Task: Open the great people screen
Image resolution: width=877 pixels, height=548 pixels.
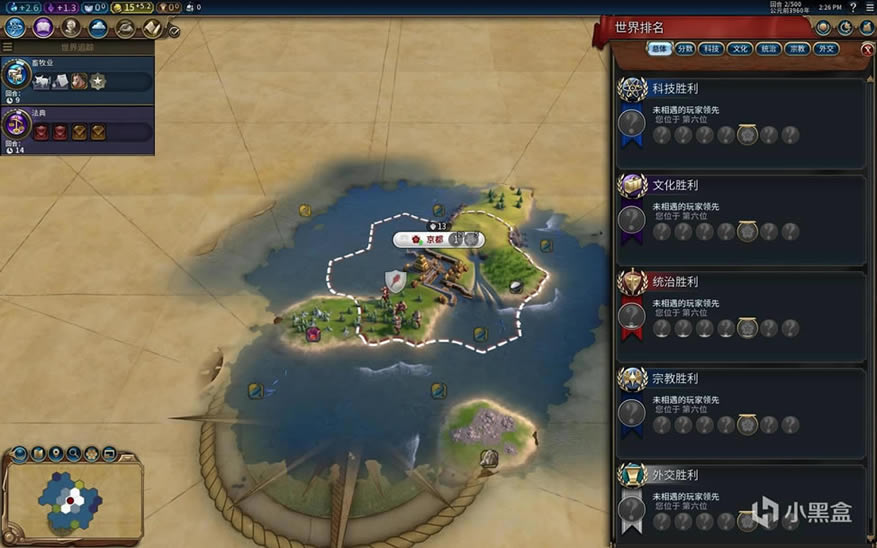Action: click(71, 27)
